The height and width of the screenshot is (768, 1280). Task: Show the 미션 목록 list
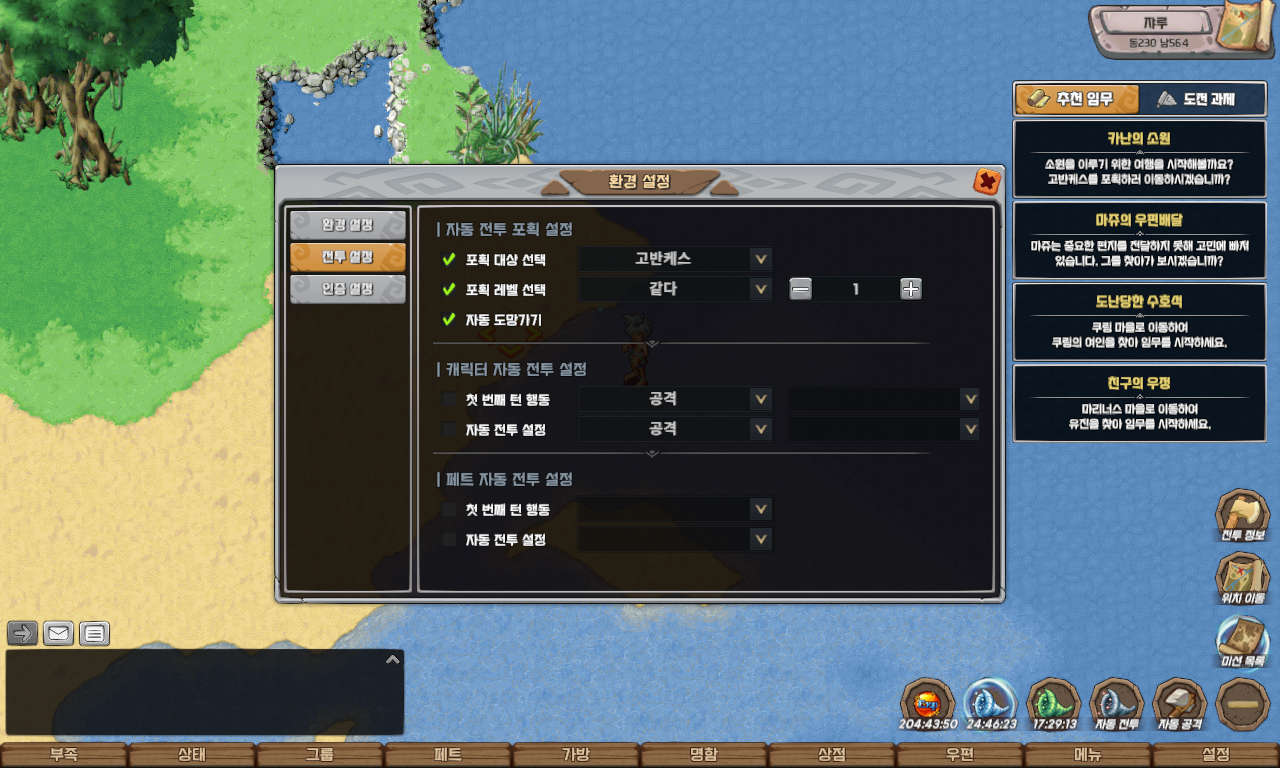(x=1242, y=642)
